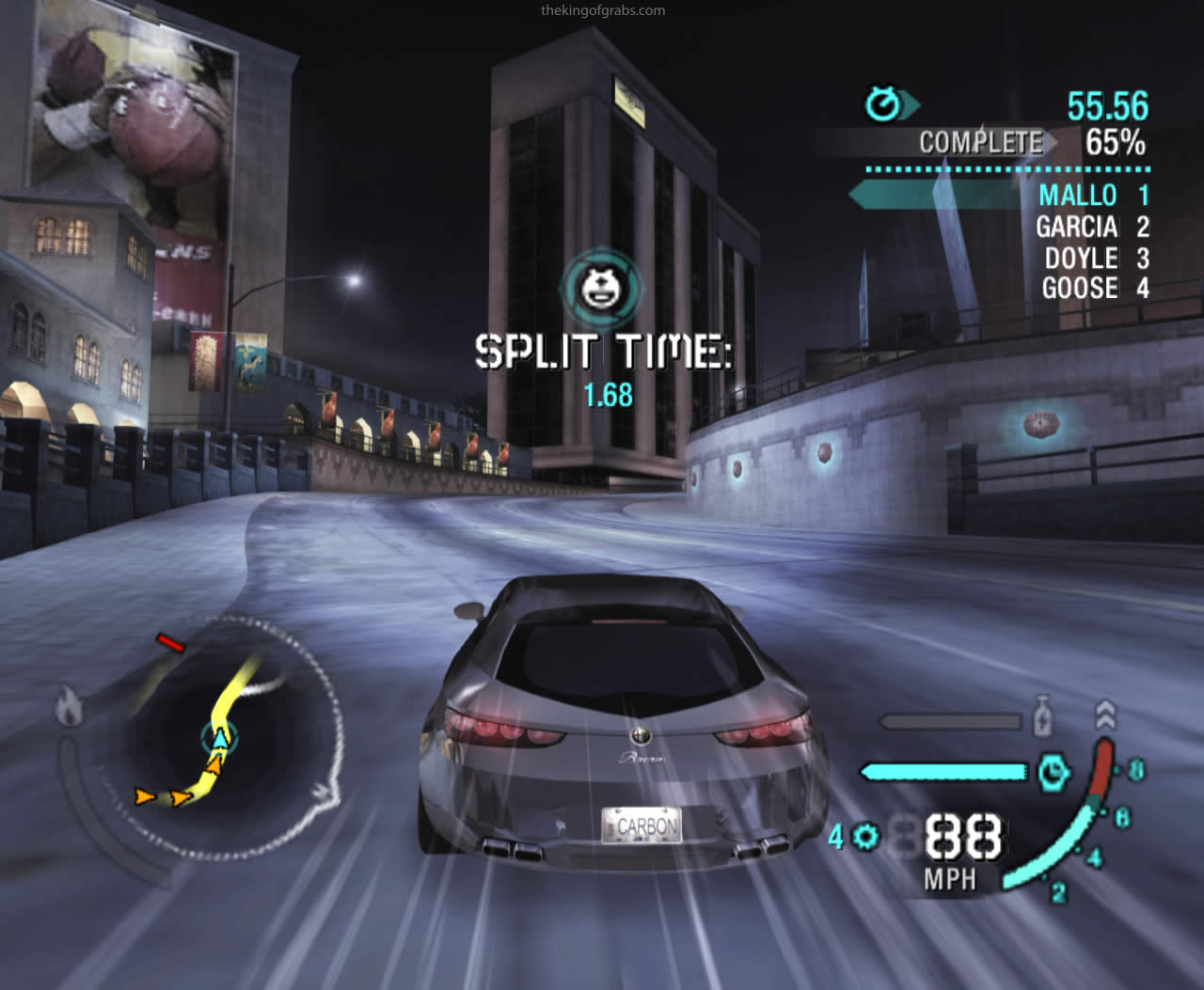Click the blue player arrow on the minimap
The height and width of the screenshot is (990, 1204).
(219, 738)
